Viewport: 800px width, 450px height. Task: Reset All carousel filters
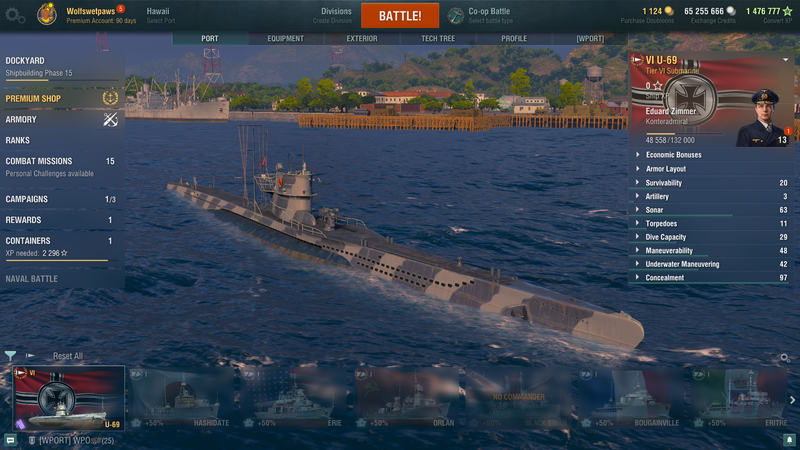coord(68,356)
